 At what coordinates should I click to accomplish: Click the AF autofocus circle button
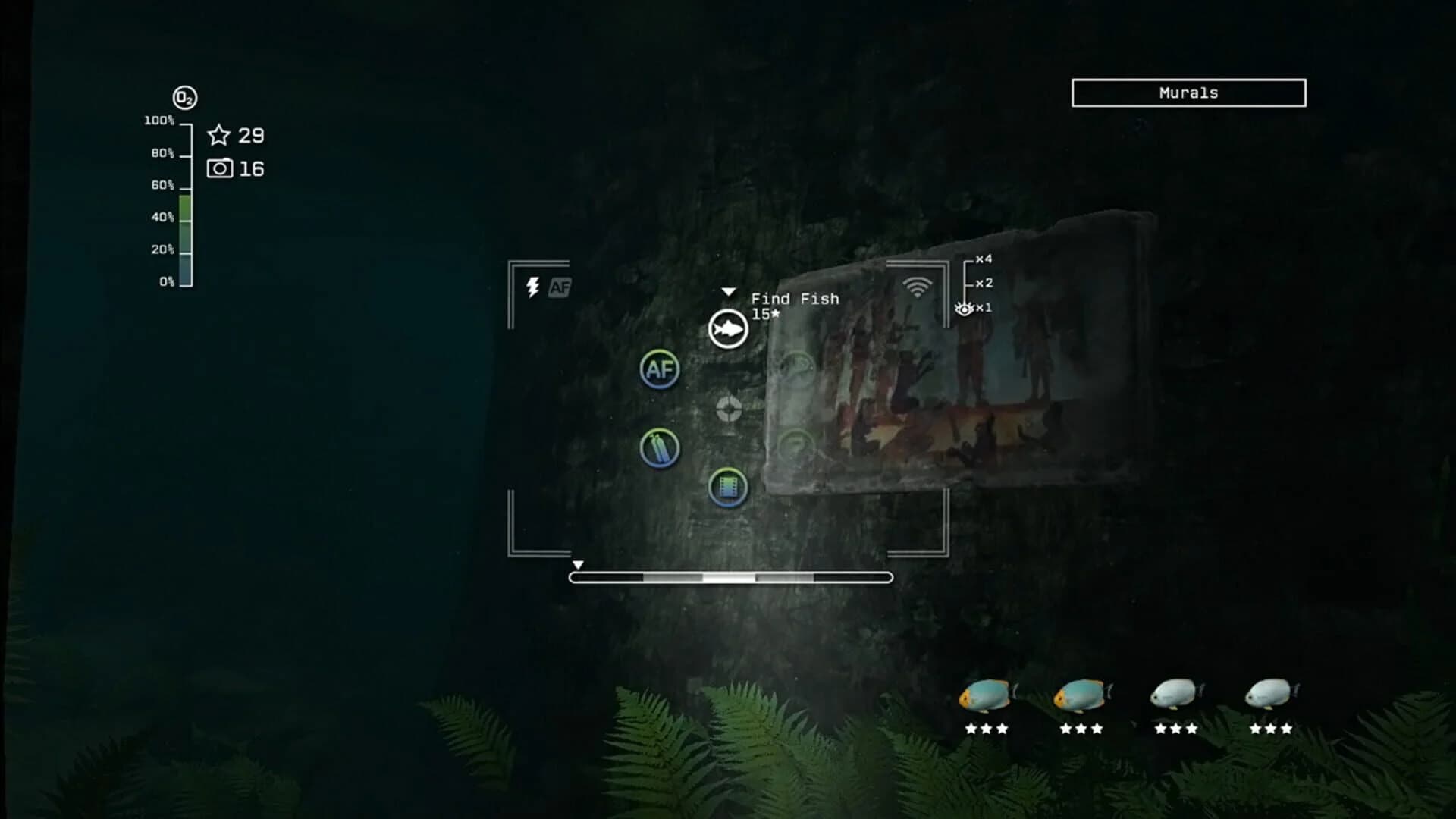660,371
